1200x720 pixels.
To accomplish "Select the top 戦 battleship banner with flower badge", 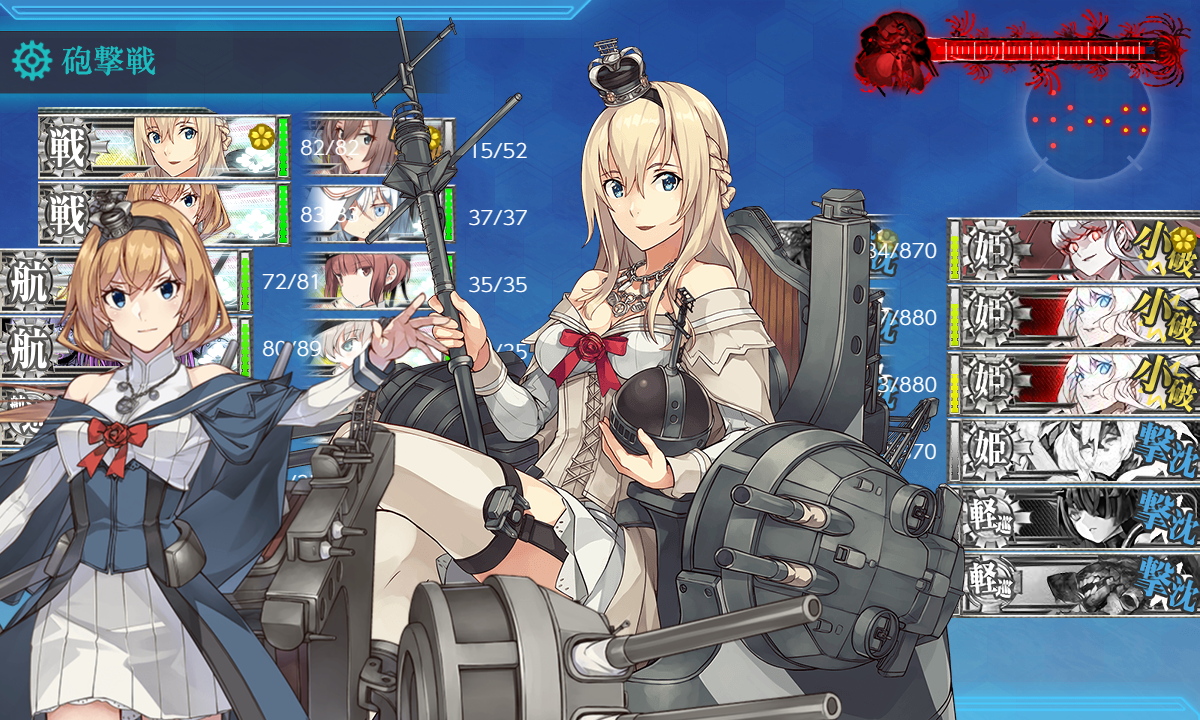I will pos(160,147).
